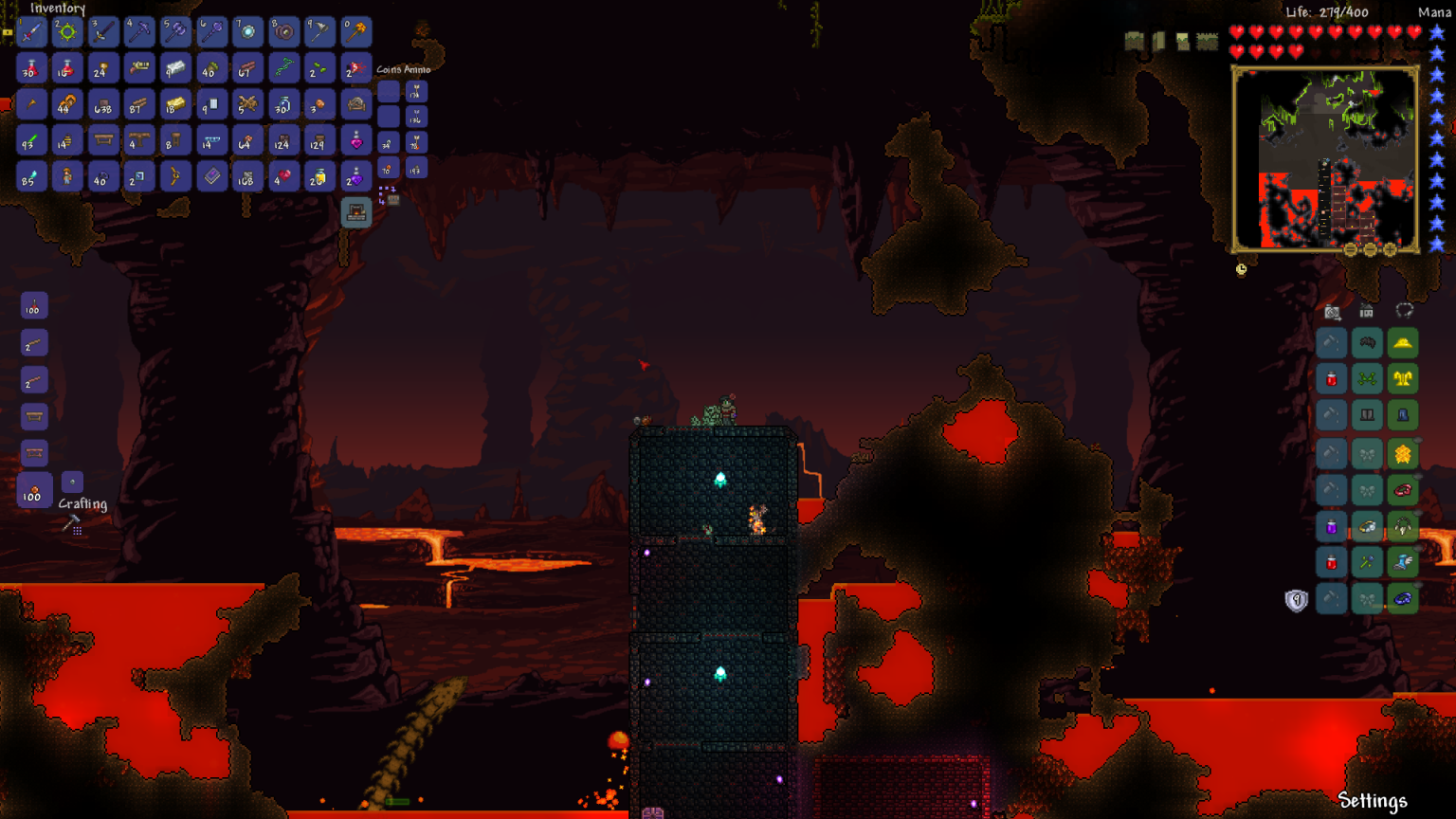Select the winged boots accessory slot
Image resolution: width=1456 pixels, height=819 pixels.
click(1403, 563)
